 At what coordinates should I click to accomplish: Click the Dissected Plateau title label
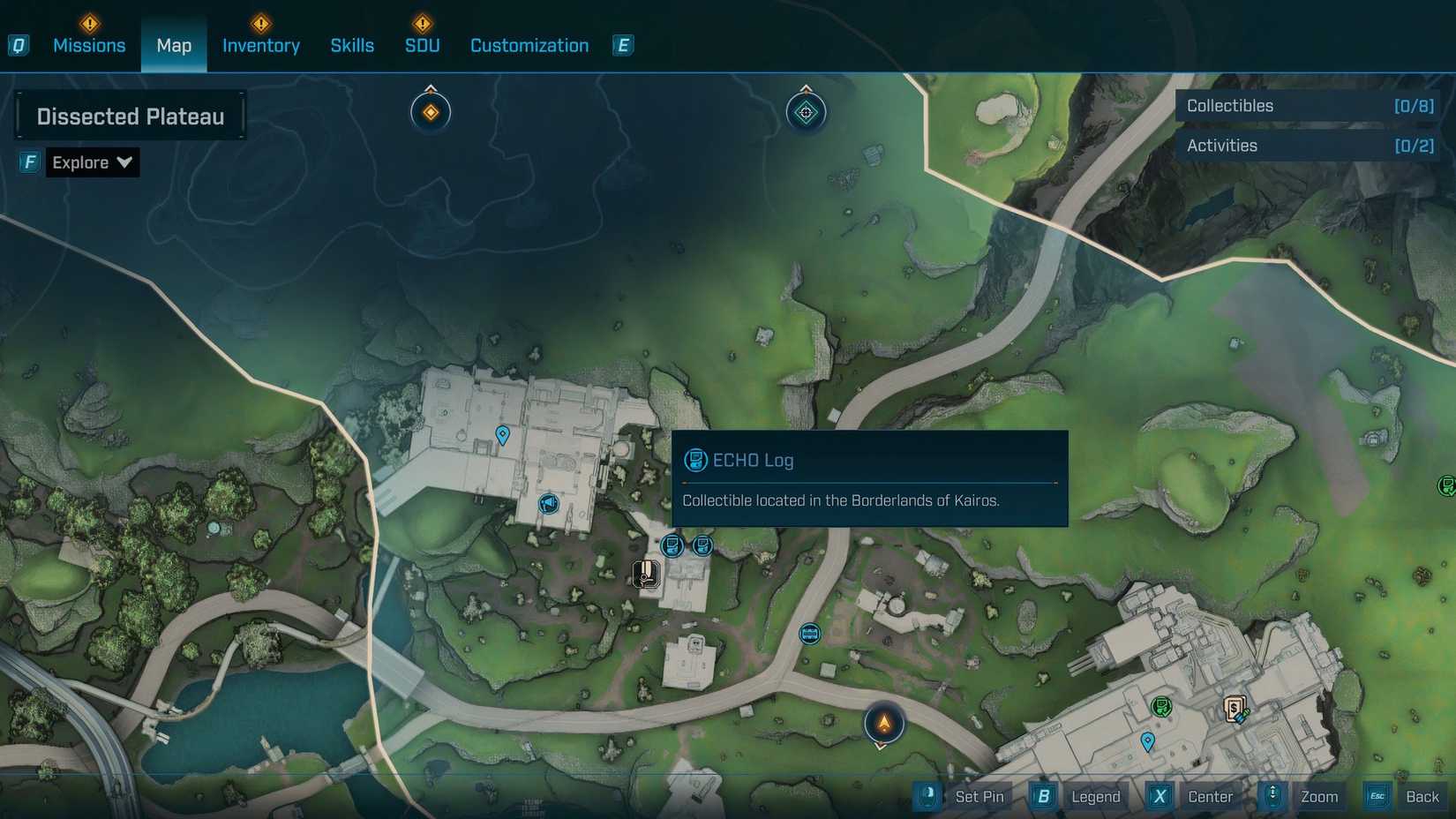(131, 115)
